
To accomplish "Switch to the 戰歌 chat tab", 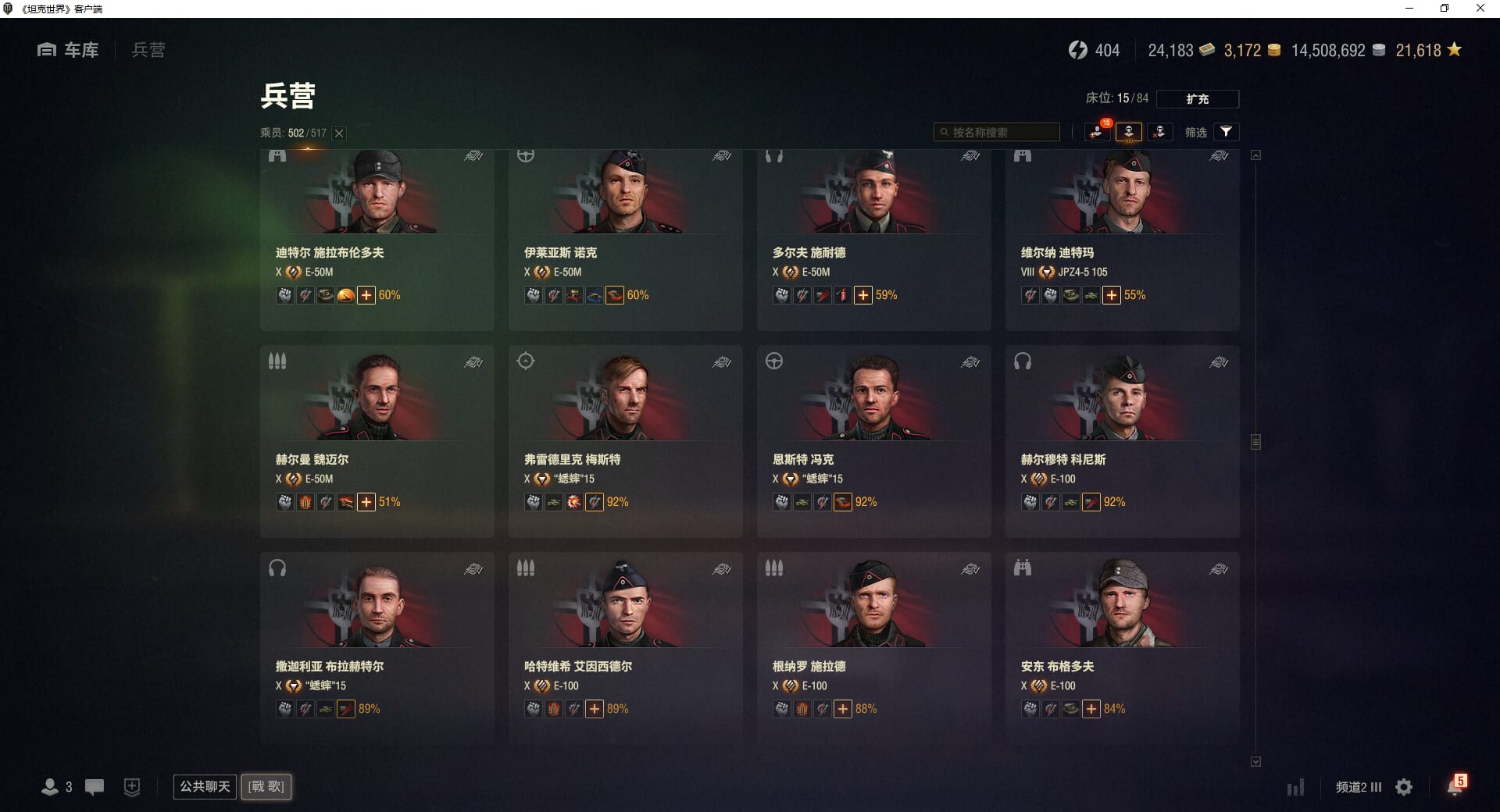I will click(x=266, y=786).
